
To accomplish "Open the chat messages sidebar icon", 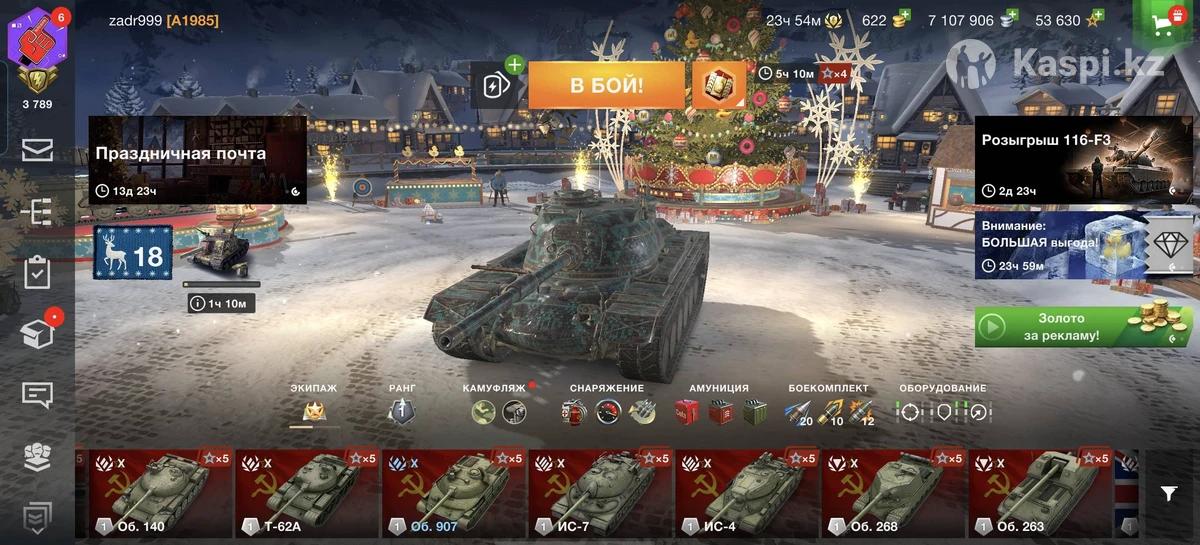I will point(37,394).
